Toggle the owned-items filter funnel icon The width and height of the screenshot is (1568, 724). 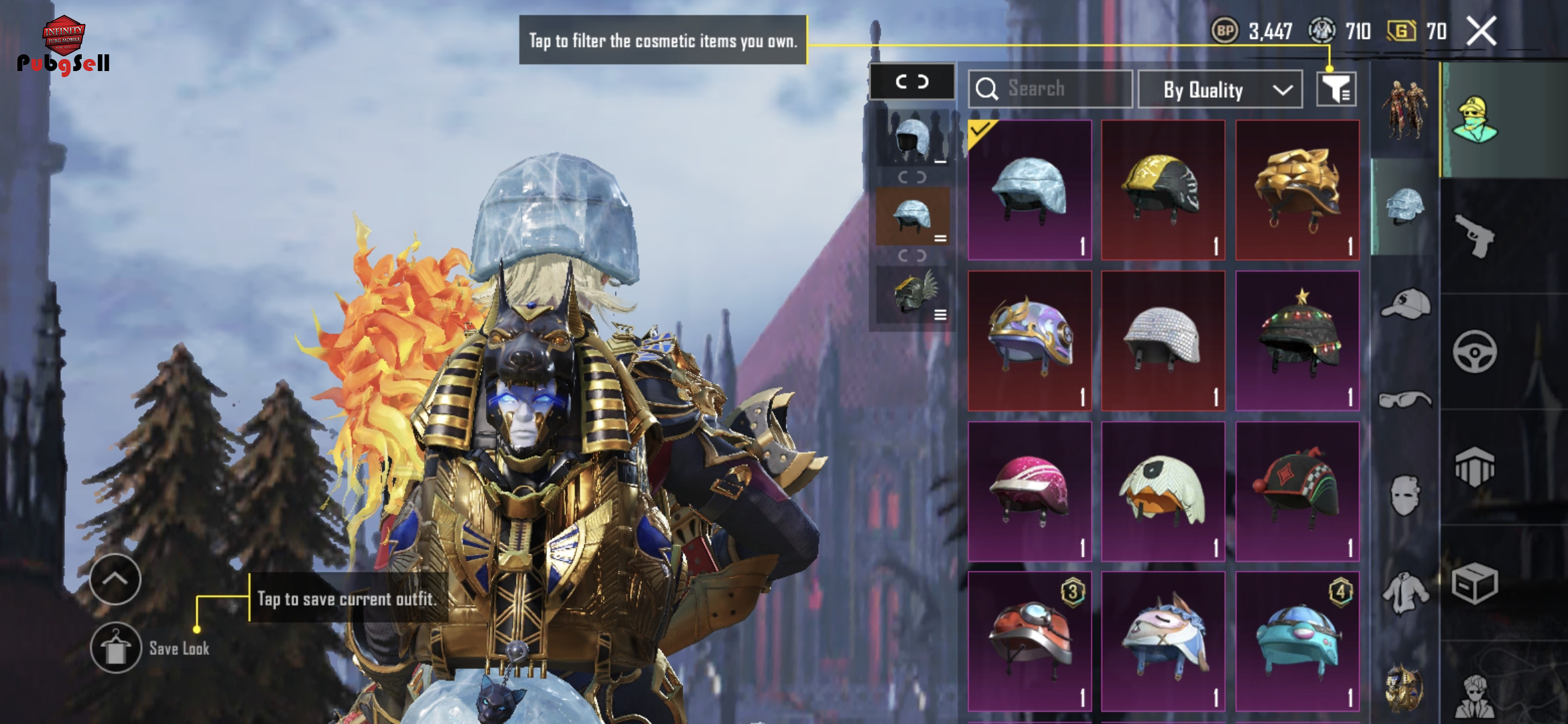1336,89
